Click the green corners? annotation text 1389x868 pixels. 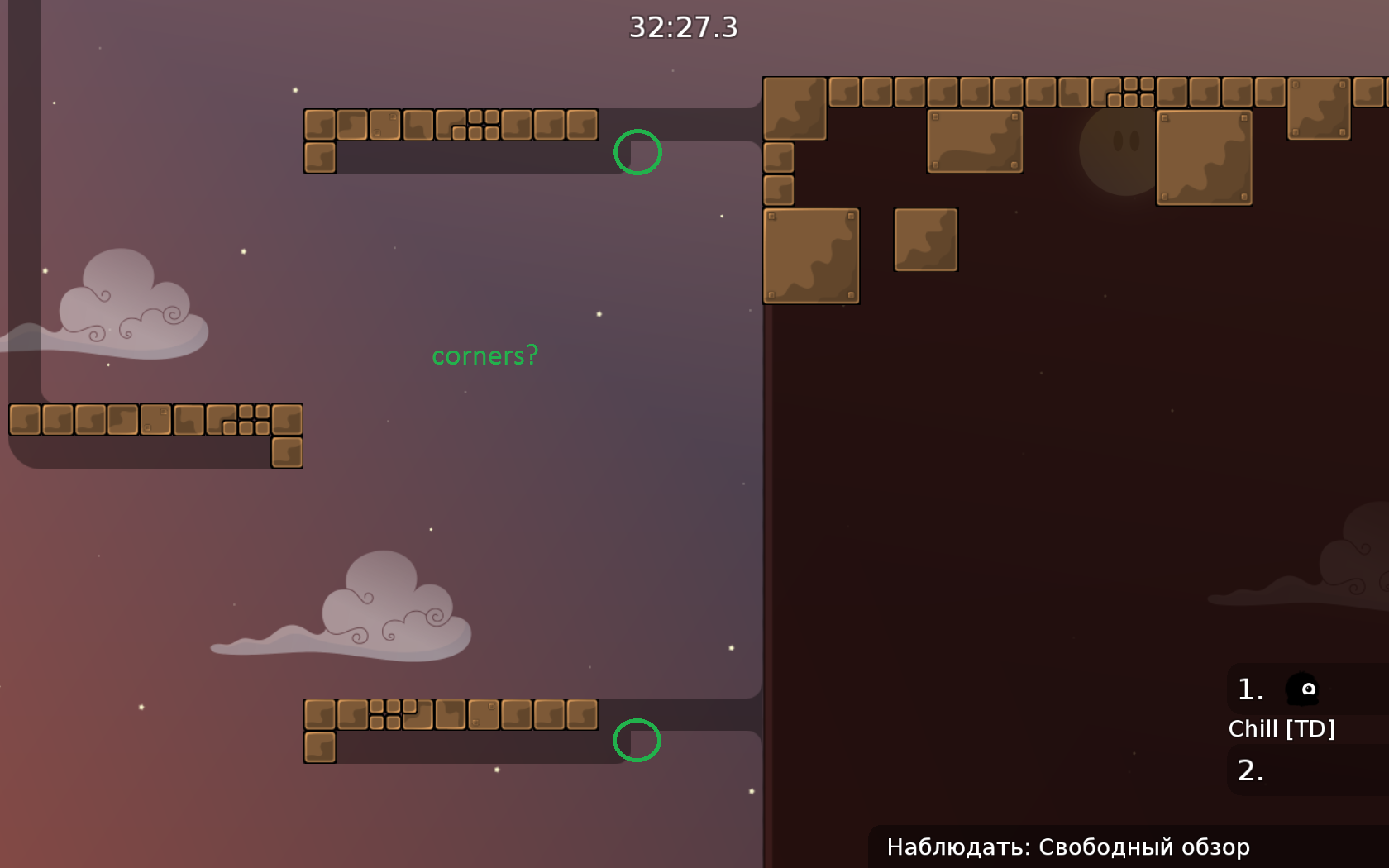coord(484,355)
